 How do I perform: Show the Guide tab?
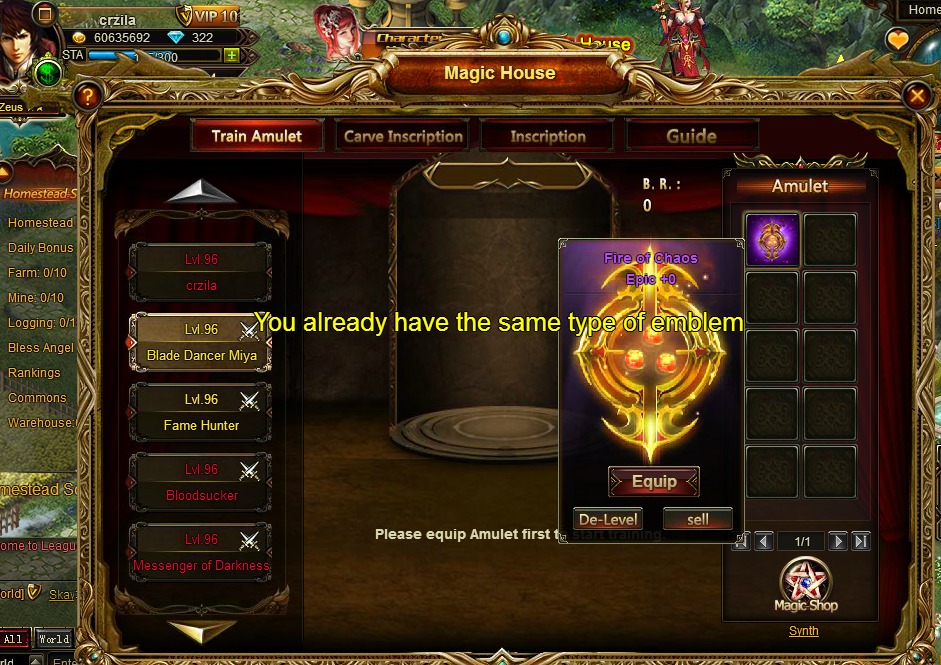[692, 136]
